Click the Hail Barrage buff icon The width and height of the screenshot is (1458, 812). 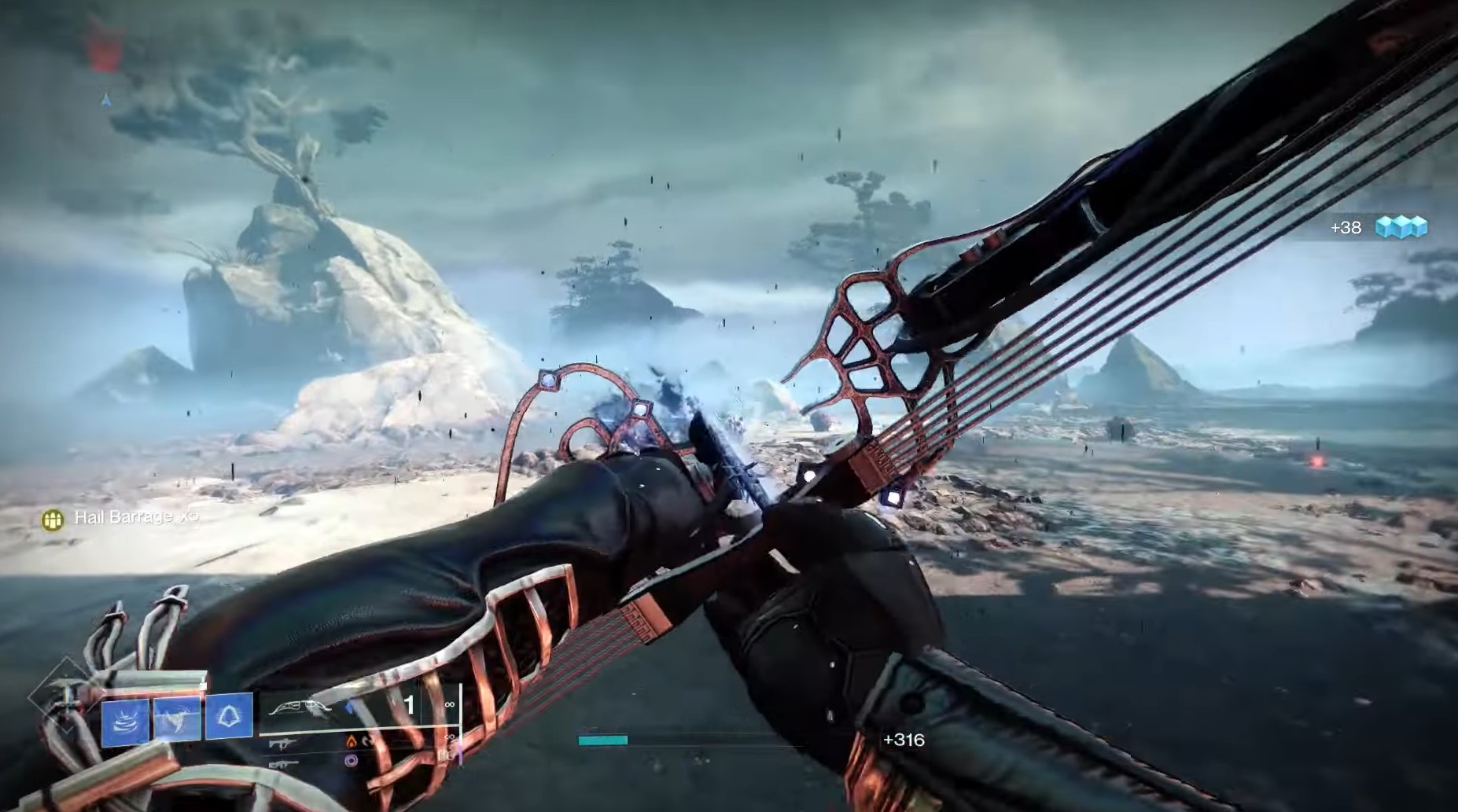pyautogui.click(x=53, y=519)
